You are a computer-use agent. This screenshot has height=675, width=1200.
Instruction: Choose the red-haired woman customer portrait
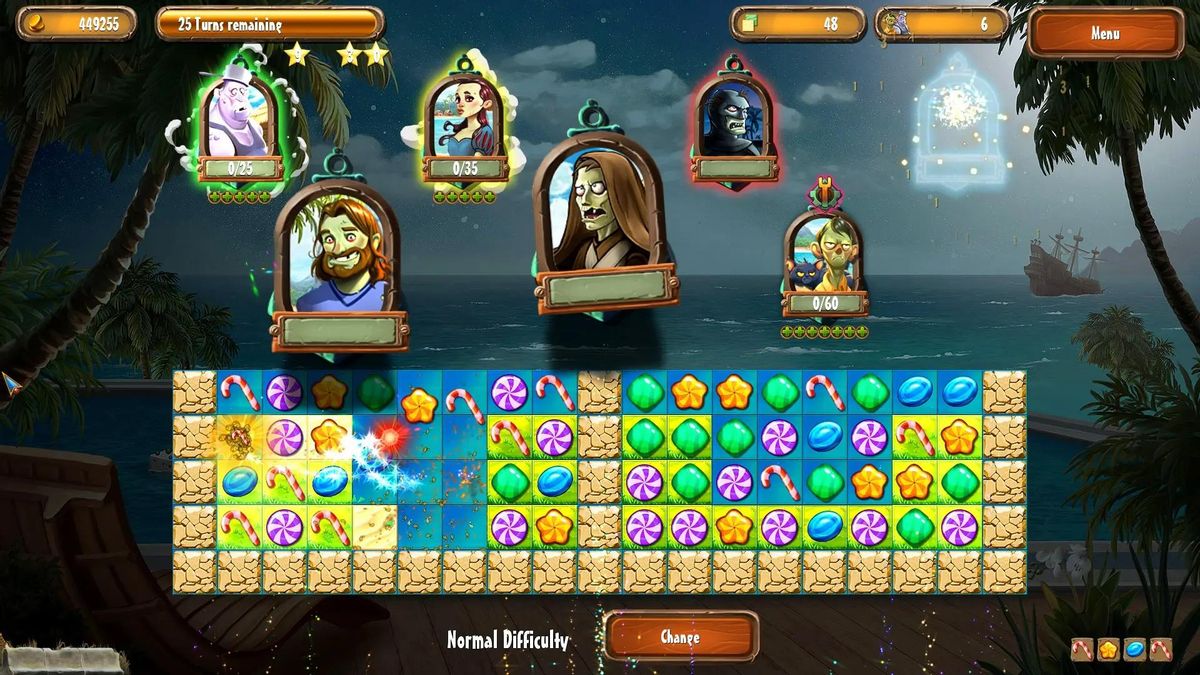click(465, 118)
